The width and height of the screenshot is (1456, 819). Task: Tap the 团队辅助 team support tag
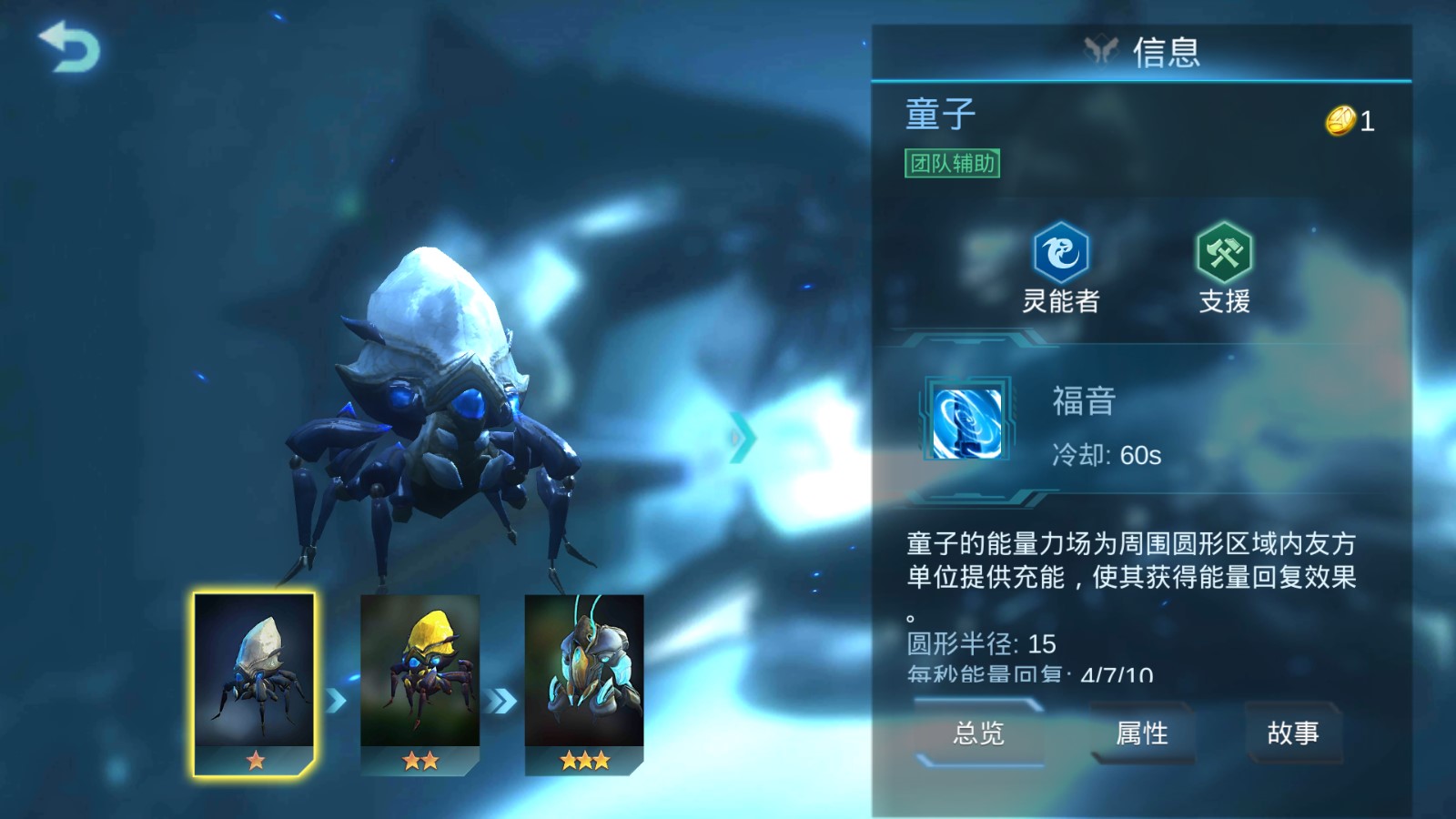952,163
